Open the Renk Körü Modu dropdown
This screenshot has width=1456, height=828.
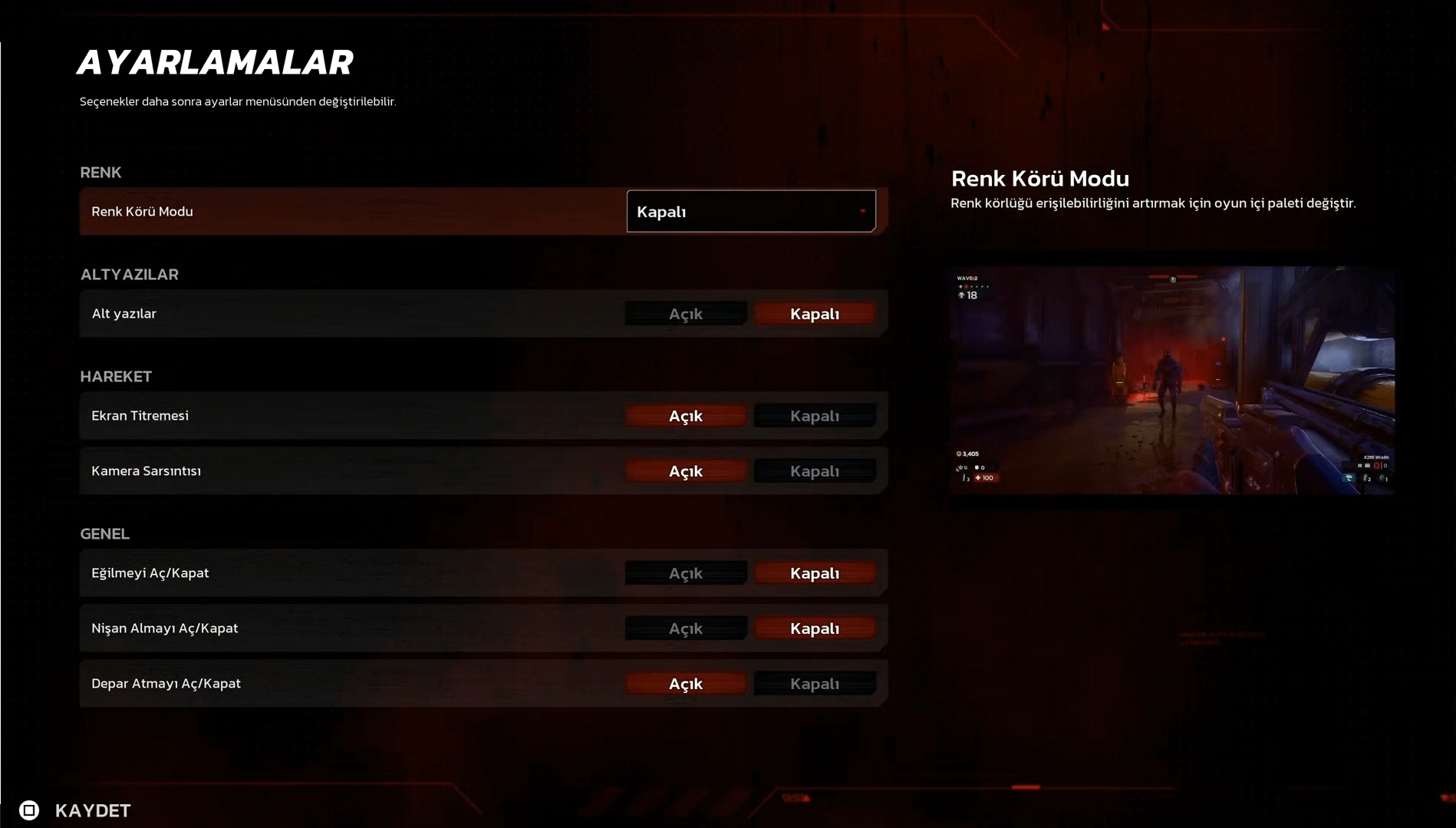[750, 211]
